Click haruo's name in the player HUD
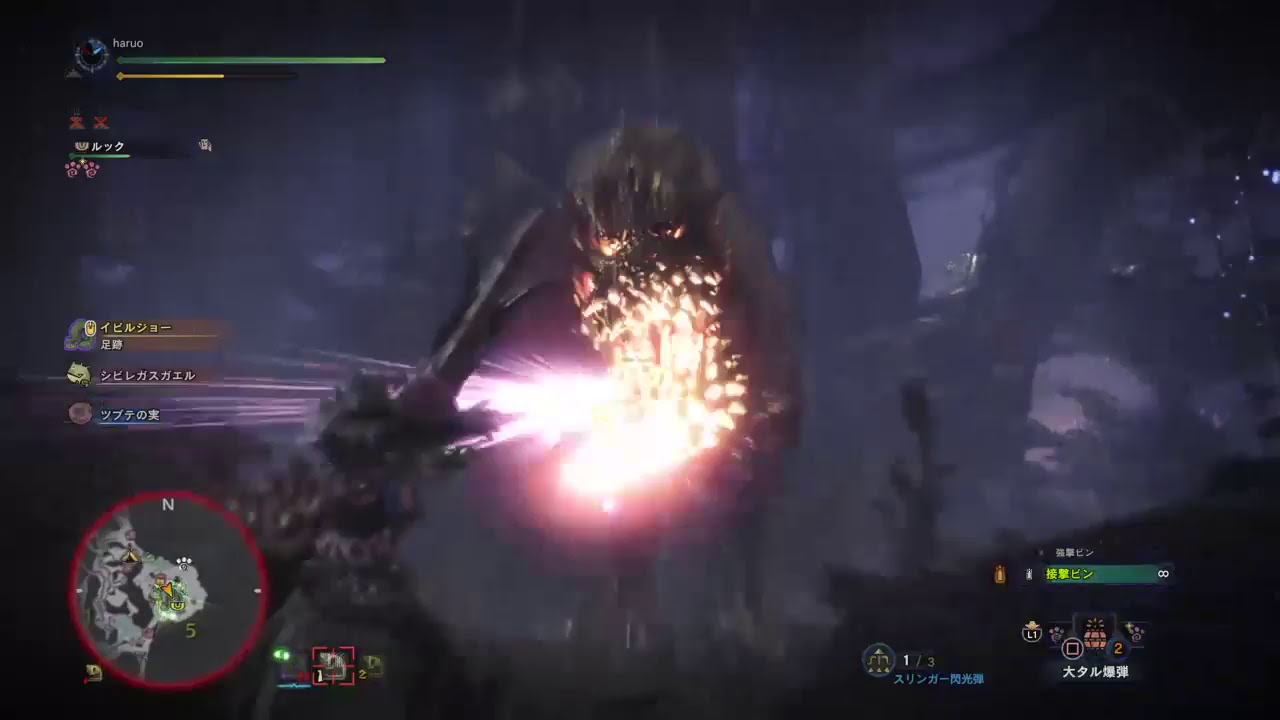 [128, 43]
